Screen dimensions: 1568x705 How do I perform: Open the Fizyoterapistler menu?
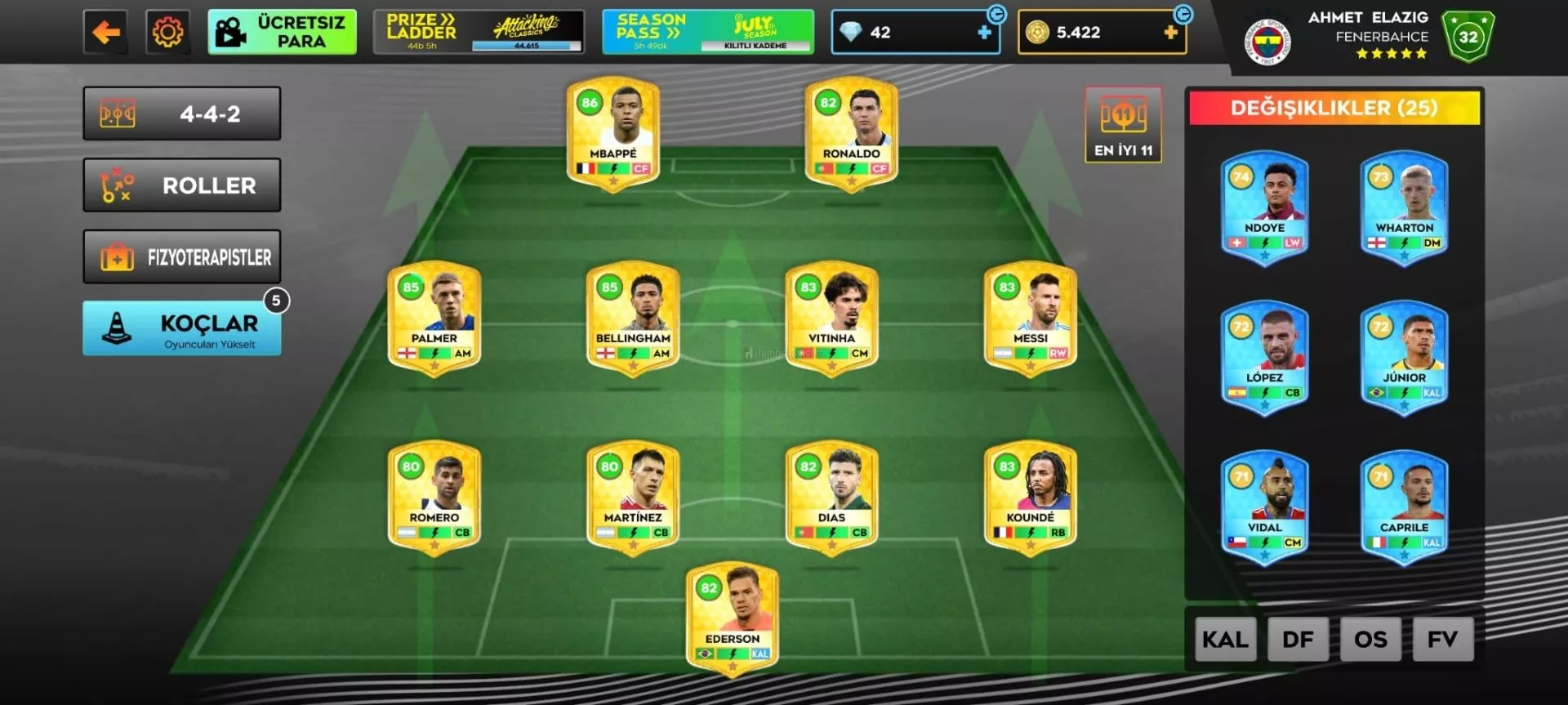tap(182, 257)
